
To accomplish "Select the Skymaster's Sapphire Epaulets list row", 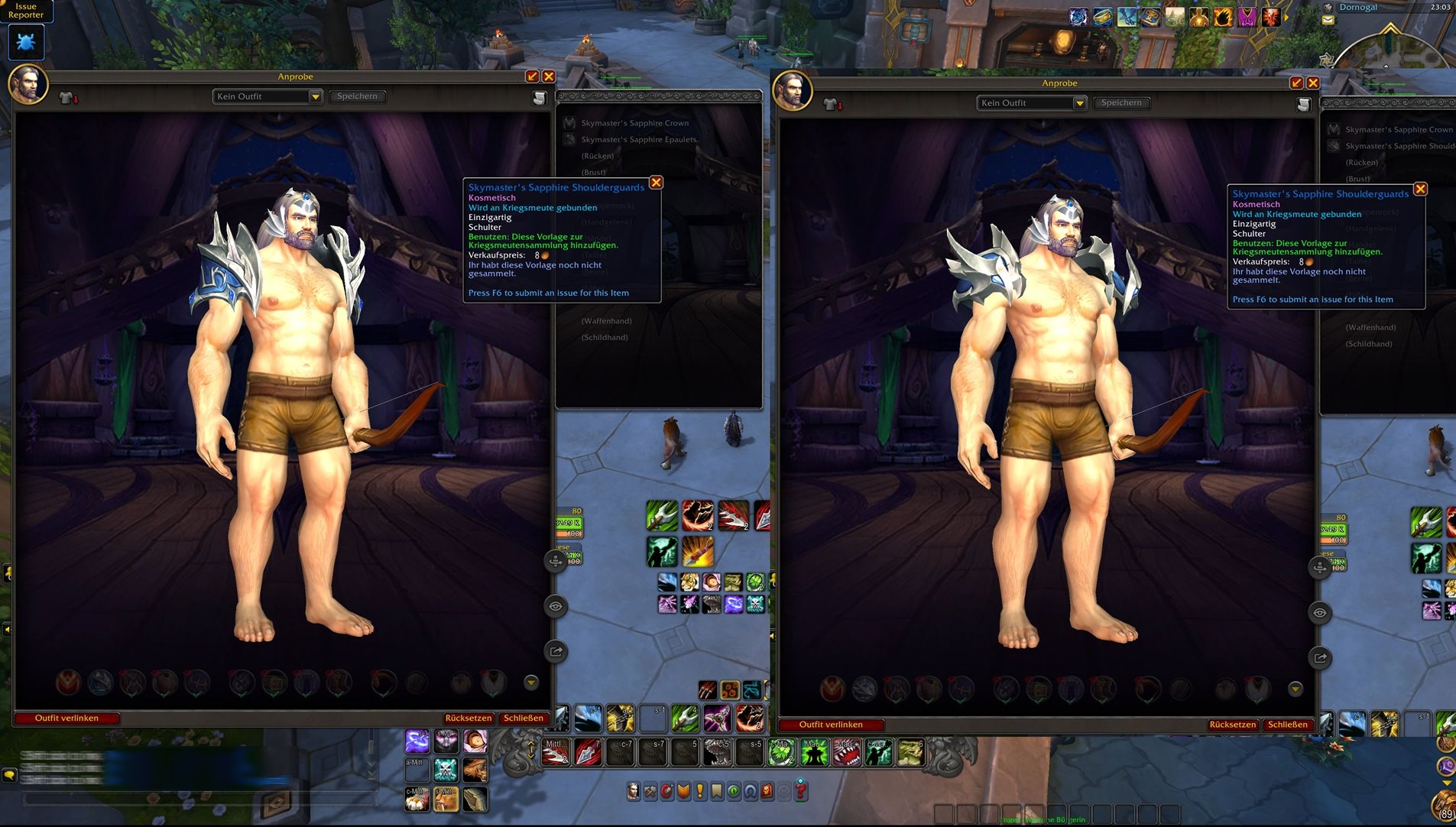I will [x=638, y=139].
